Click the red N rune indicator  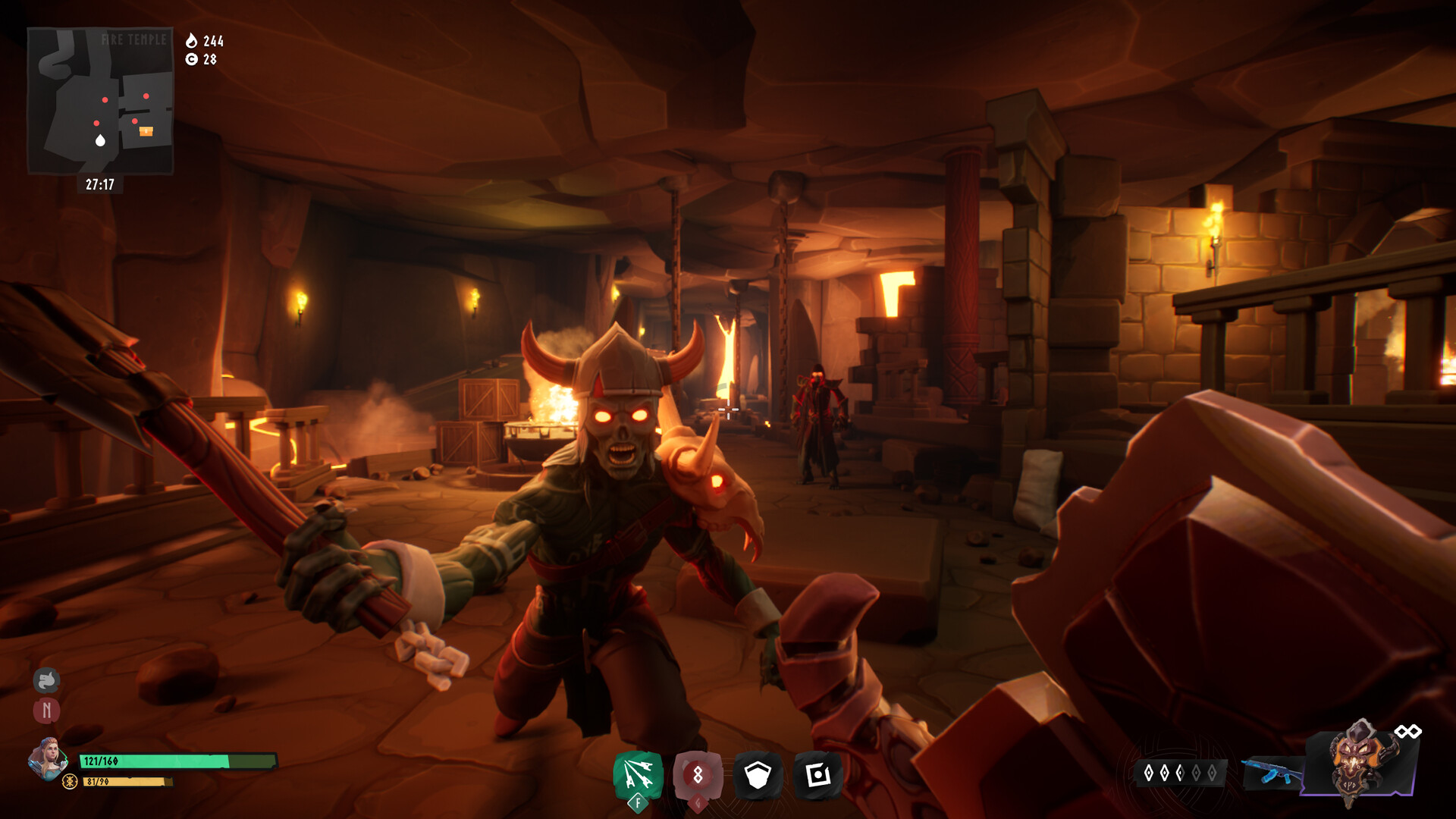[46, 711]
